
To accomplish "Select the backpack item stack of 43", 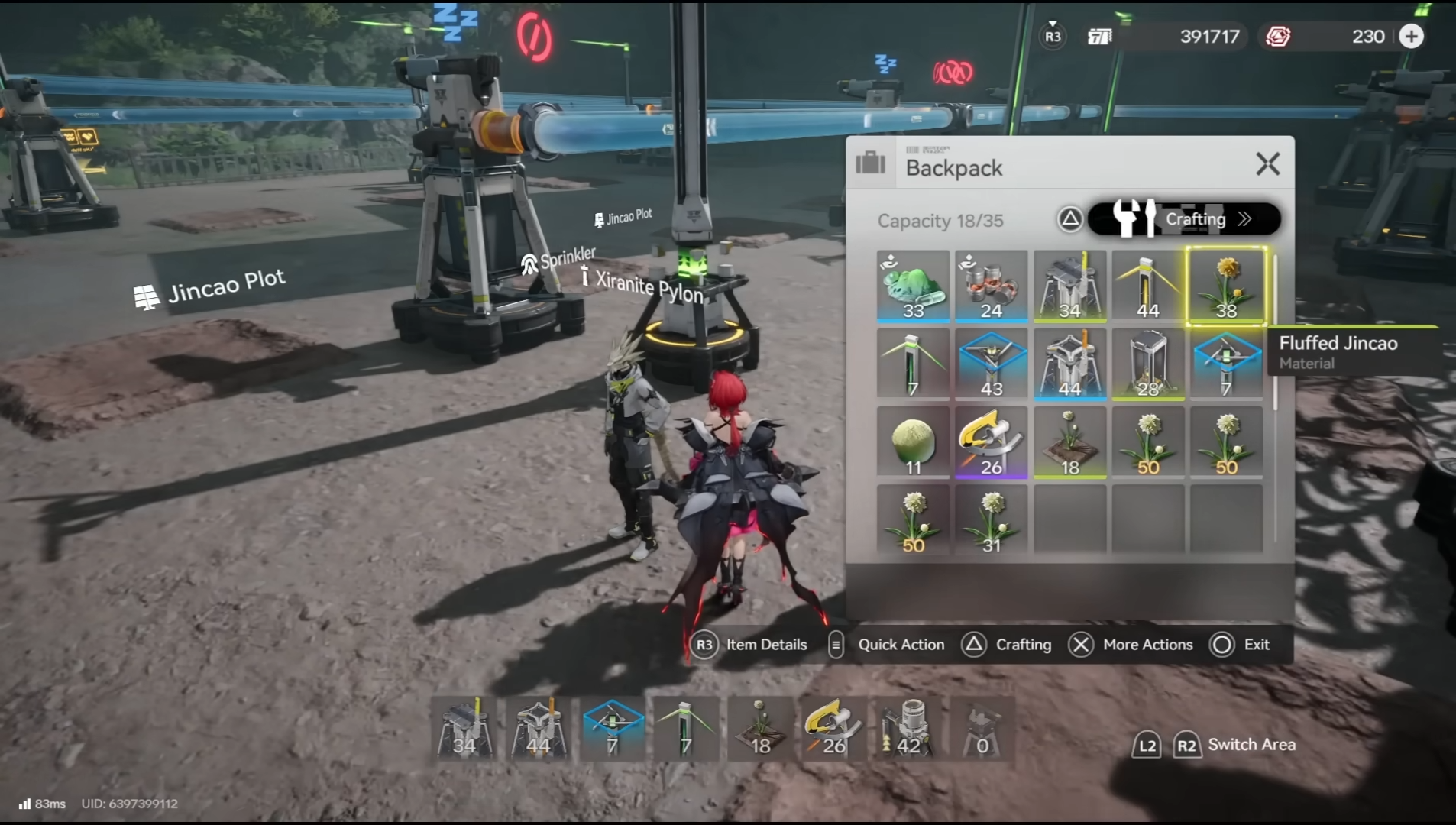I will [991, 364].
